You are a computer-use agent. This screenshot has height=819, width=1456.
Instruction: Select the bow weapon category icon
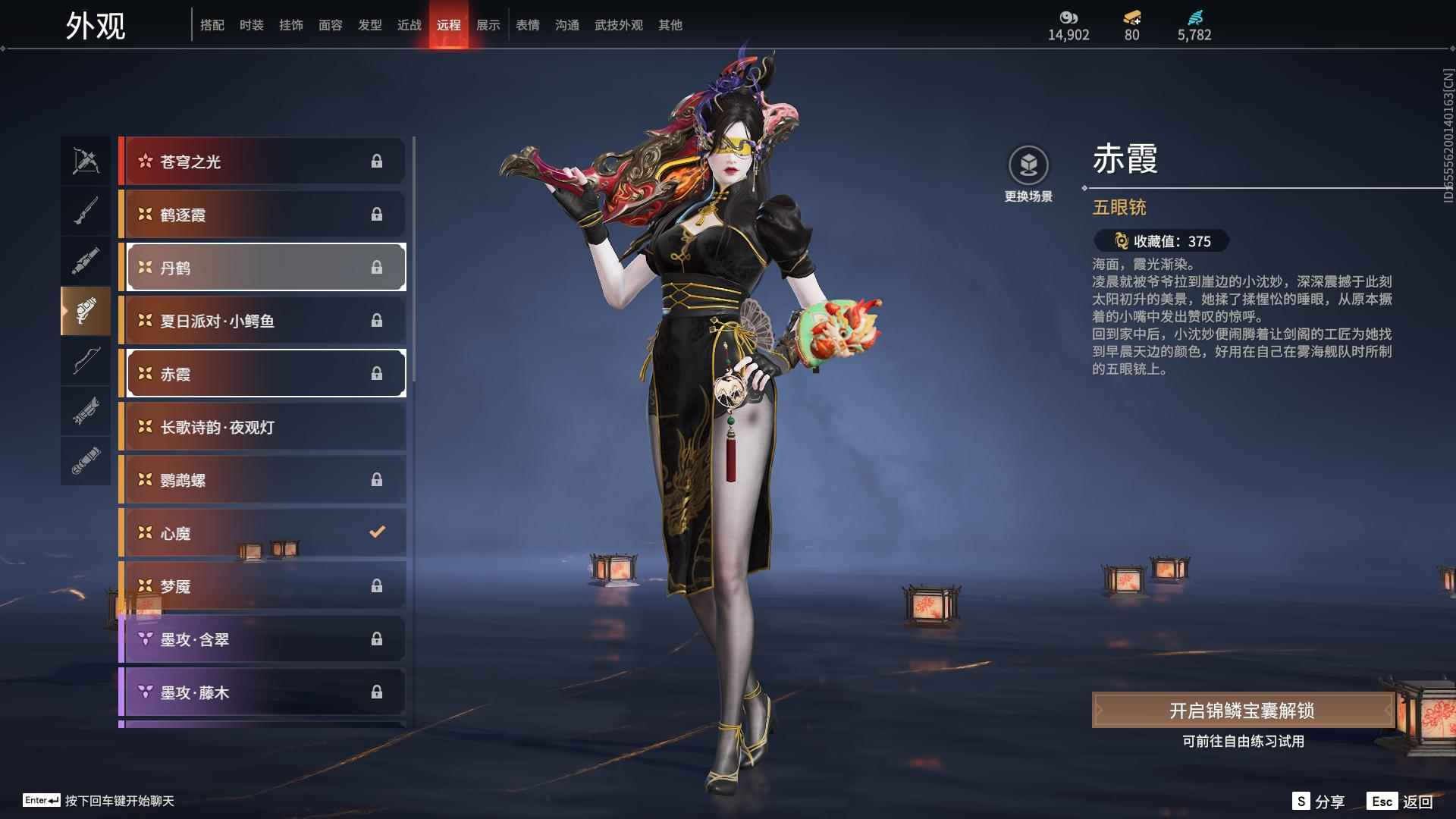tap(86, 362)
